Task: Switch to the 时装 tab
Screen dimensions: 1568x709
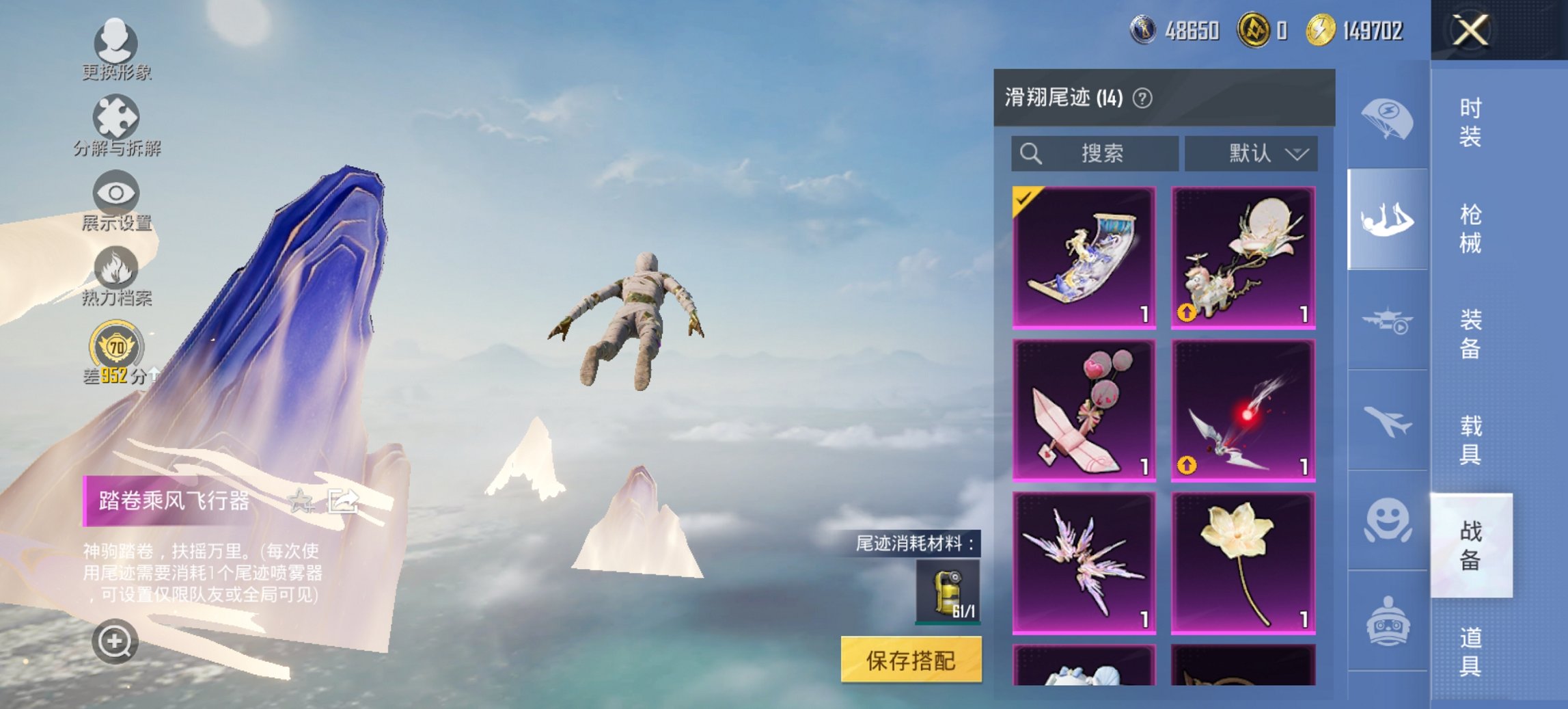Action: click(x=1472, y=123)
